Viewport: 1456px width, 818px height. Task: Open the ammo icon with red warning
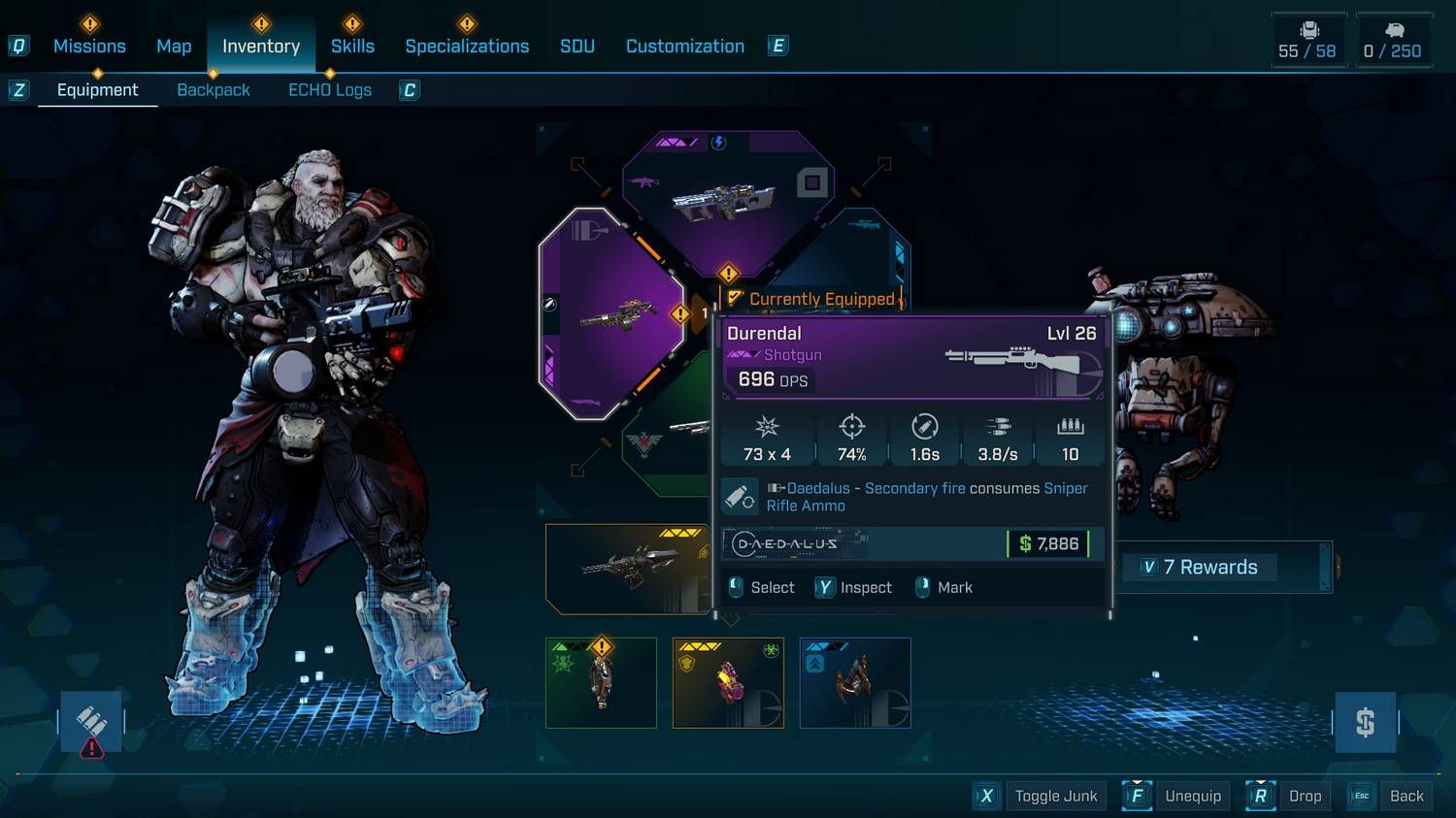[91, 723]
